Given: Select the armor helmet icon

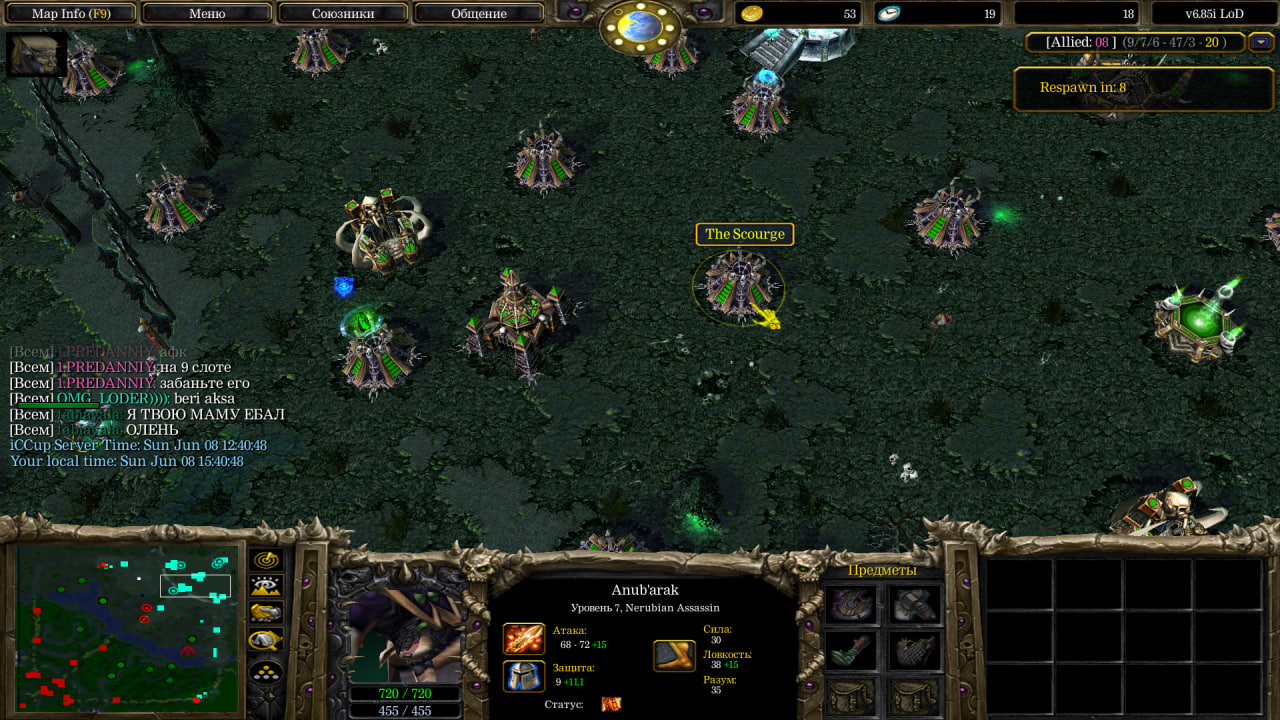Looking at the screenshot, I should point(524,675).
